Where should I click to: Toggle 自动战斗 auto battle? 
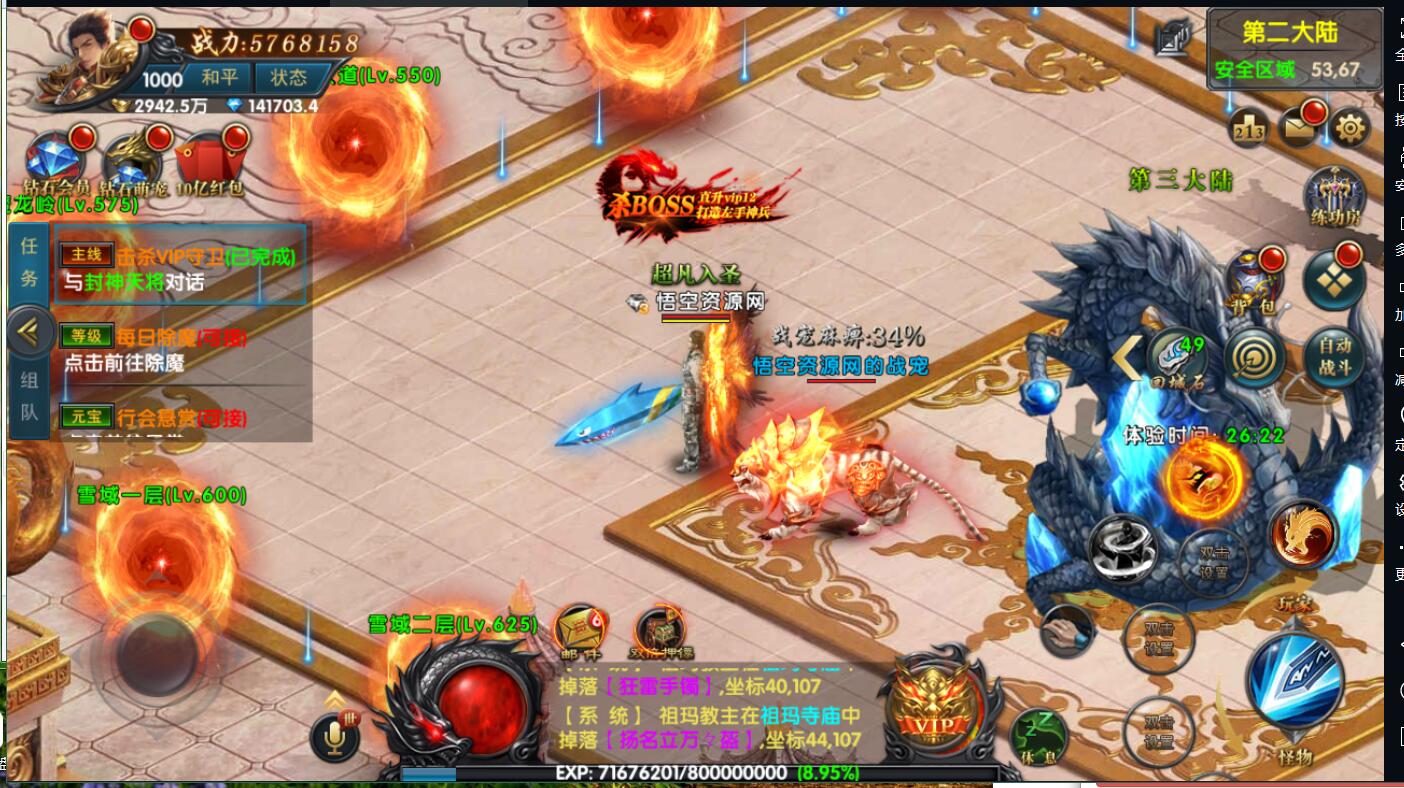[1334, 355]
